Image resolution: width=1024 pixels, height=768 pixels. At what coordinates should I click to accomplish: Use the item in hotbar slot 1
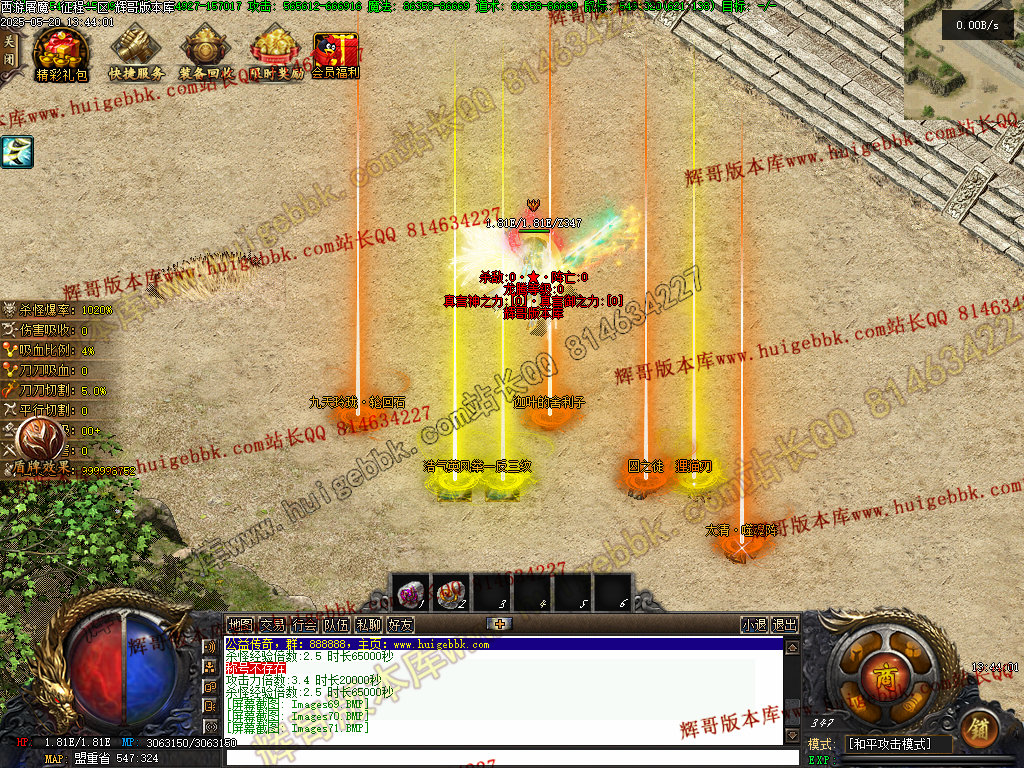[410, 592]
